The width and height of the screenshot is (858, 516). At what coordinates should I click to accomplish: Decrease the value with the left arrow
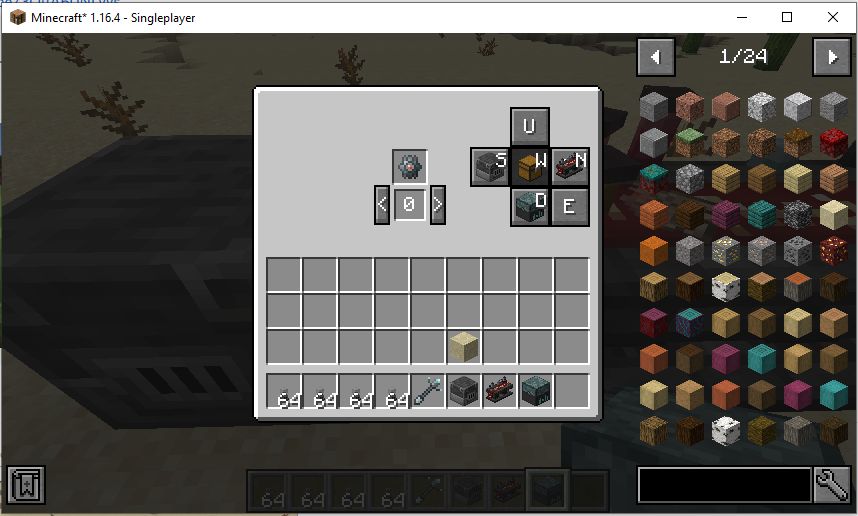tap(382, 206)
